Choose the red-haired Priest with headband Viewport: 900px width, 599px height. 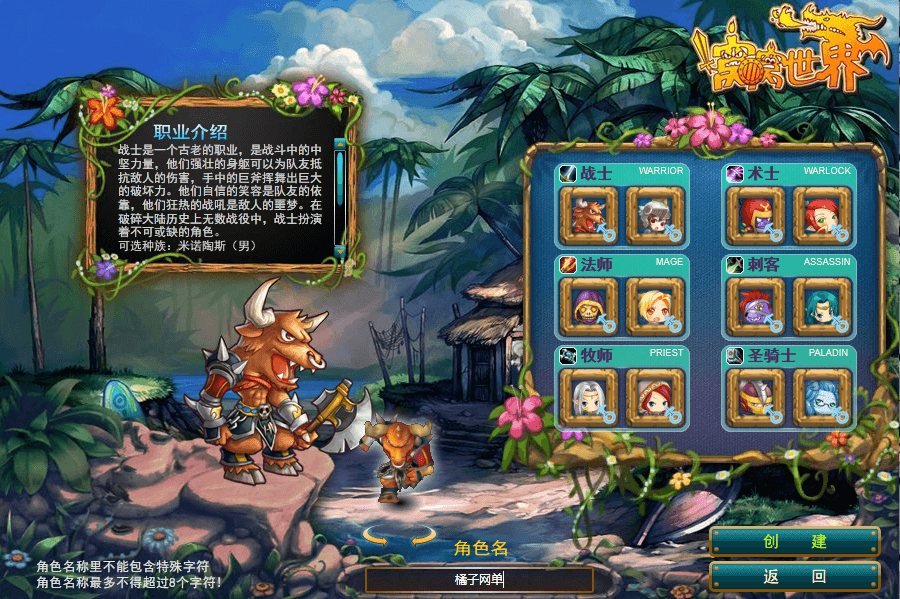click(654, 397)
